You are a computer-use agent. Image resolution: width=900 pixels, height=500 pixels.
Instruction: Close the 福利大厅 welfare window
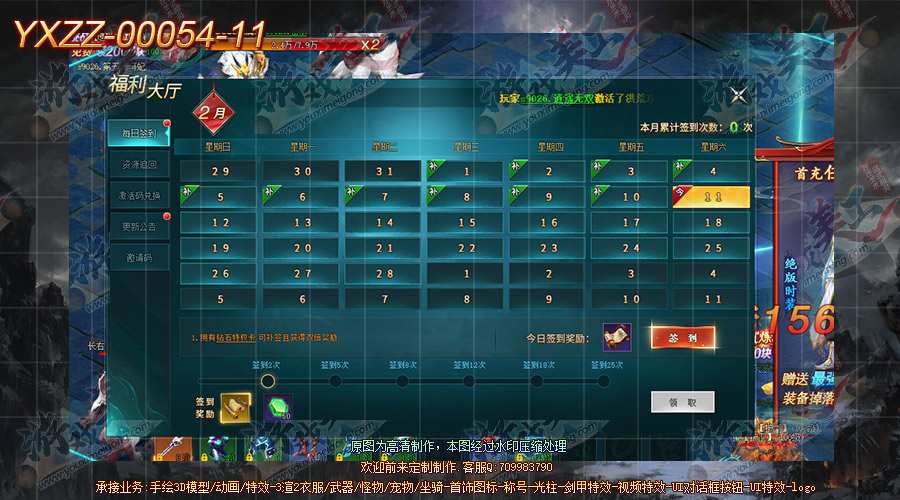click(738, 95)
